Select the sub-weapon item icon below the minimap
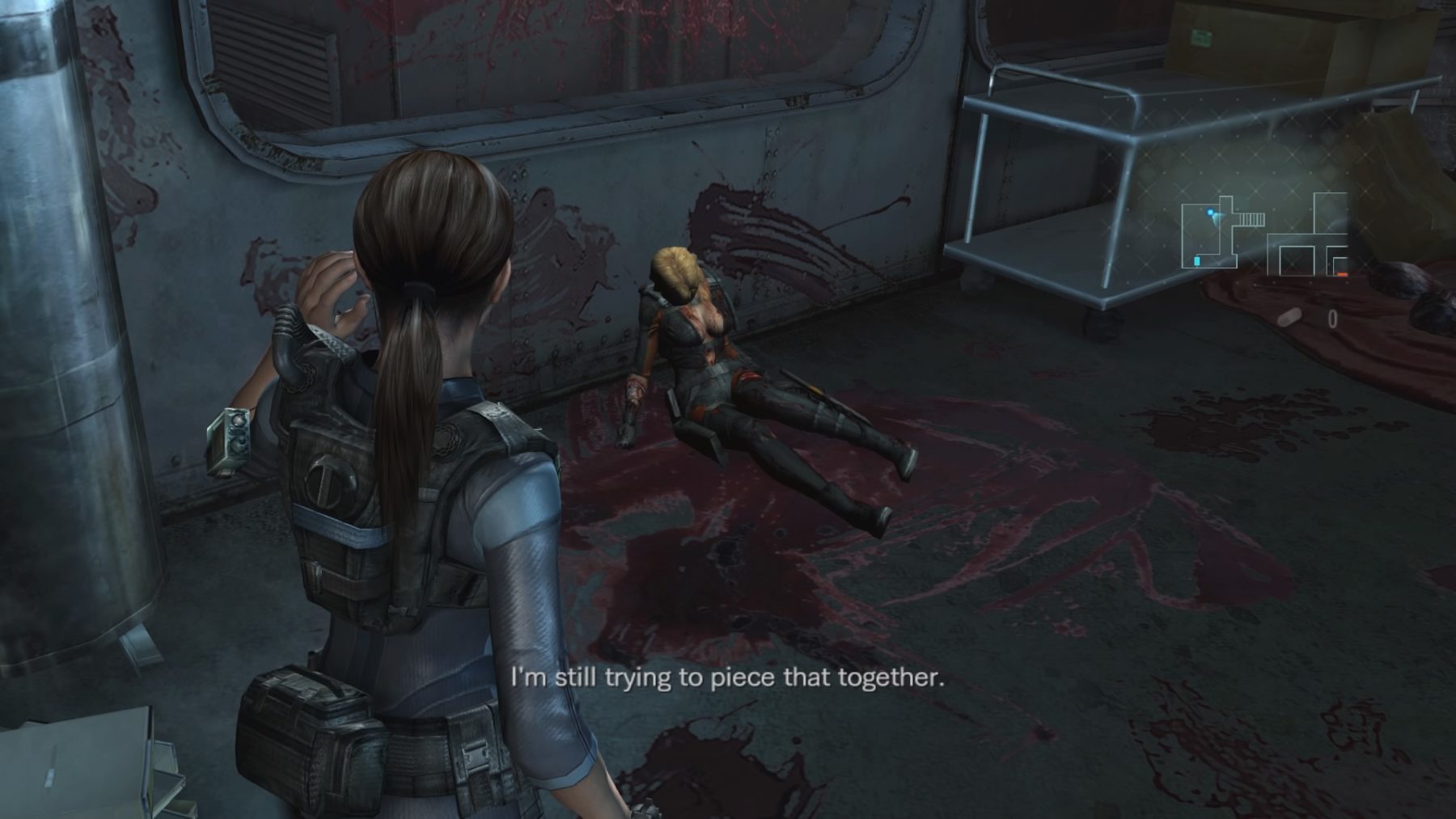Screen dimensions: 1456x819 point(1291,317)
